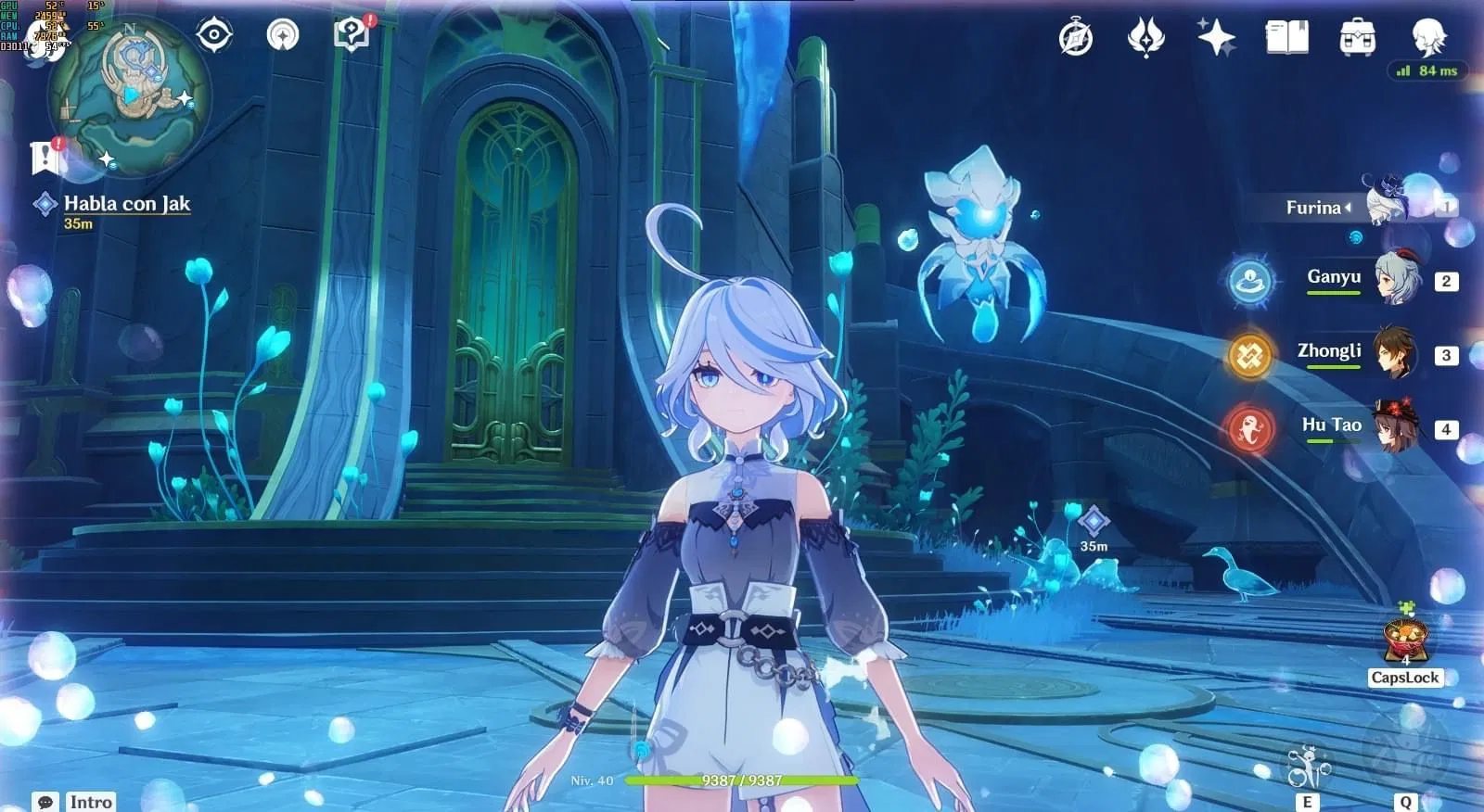Screen dimensions: 1484x812
Task: Click Ganyu's blue hydro skill ready icon
Action: click(1251, 283)
